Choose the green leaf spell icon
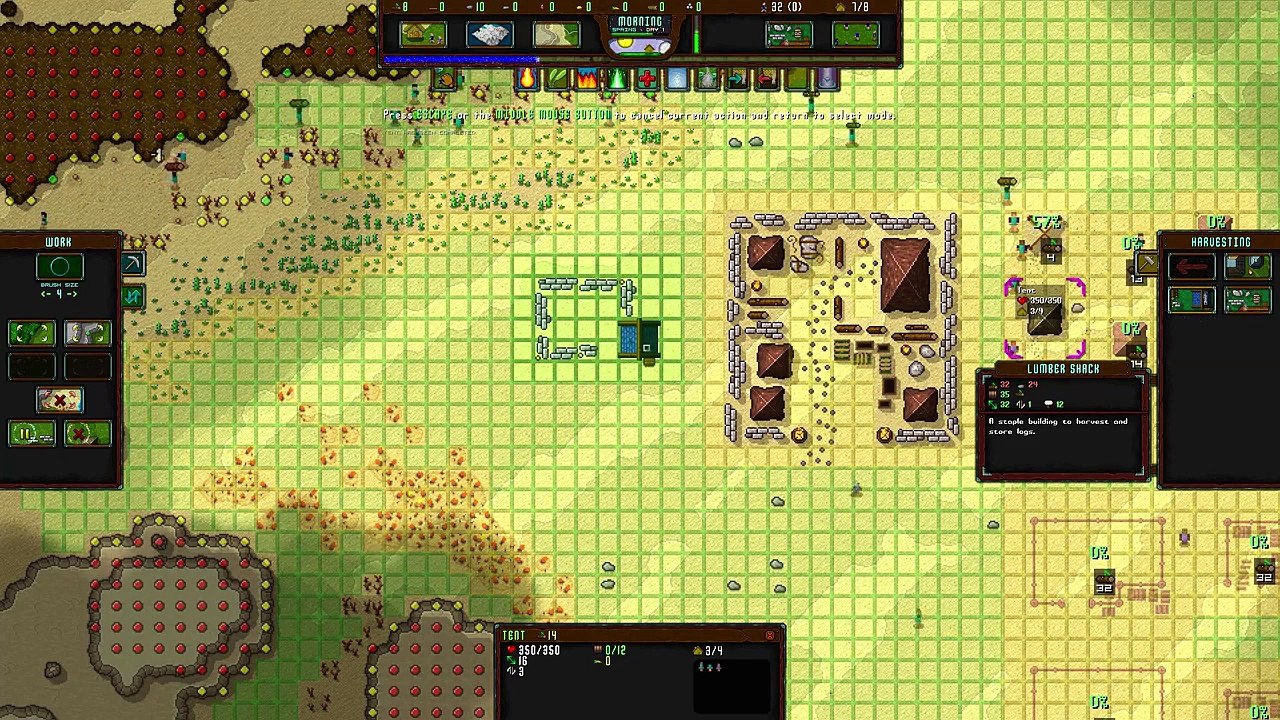Image resolution: width=1280 pixels, height=720 pixels. click(557, 79)
